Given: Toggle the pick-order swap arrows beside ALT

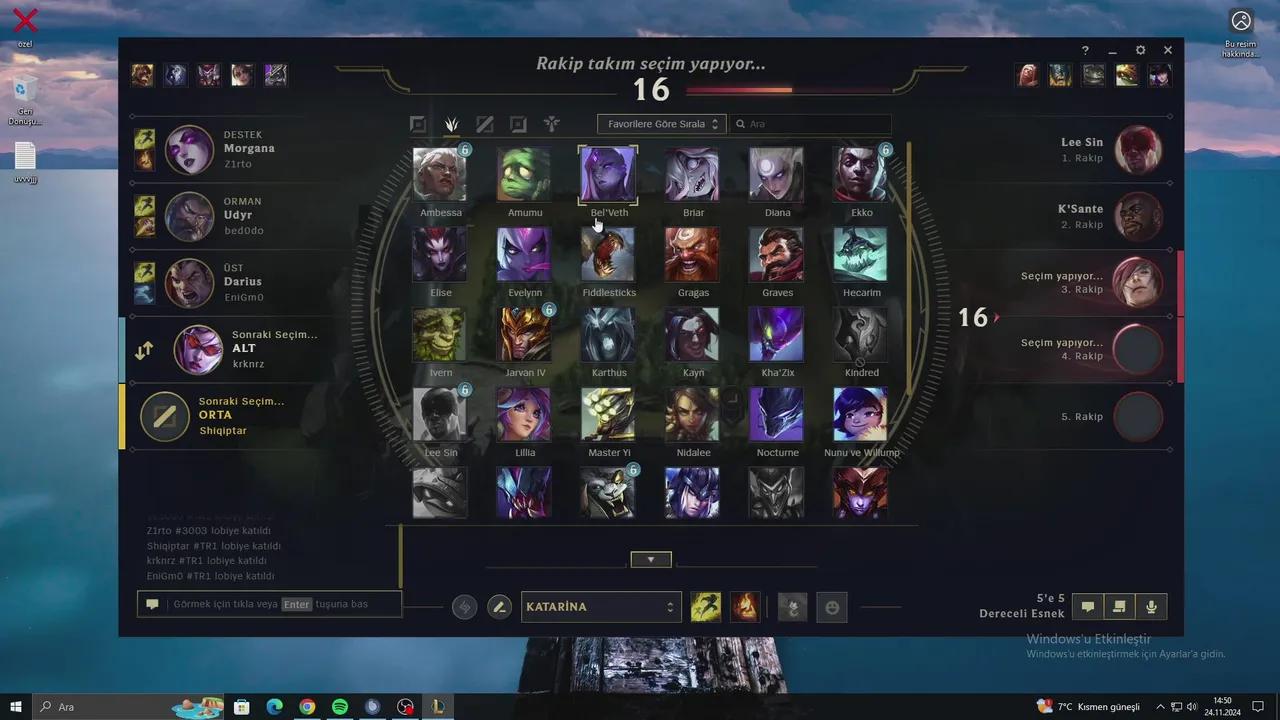Looking at the screenshot, I should (144, 350).
